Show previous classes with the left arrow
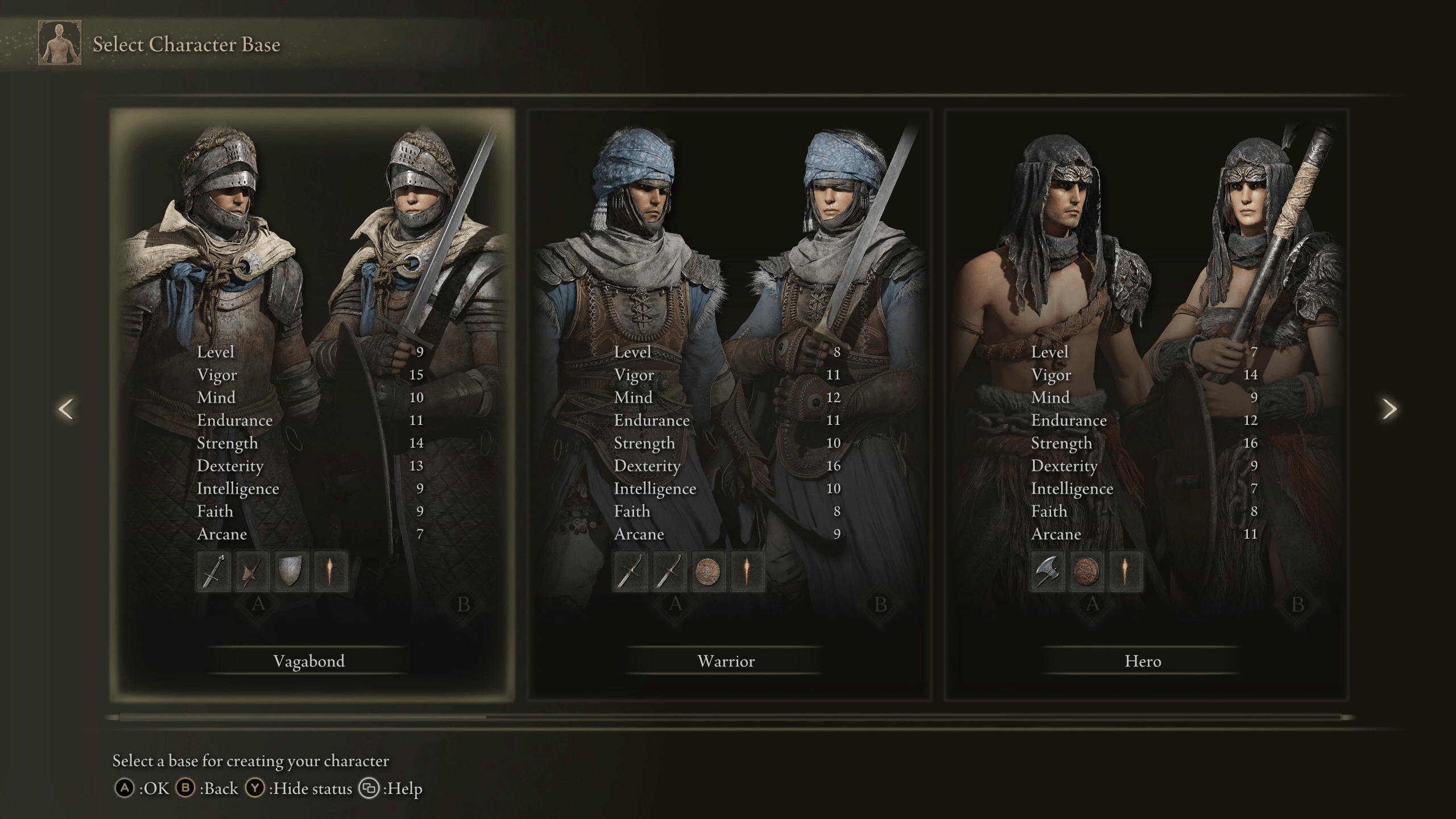Image resolution: width=1456 pixels, height=819 pixels. click(x=66, y=409)
